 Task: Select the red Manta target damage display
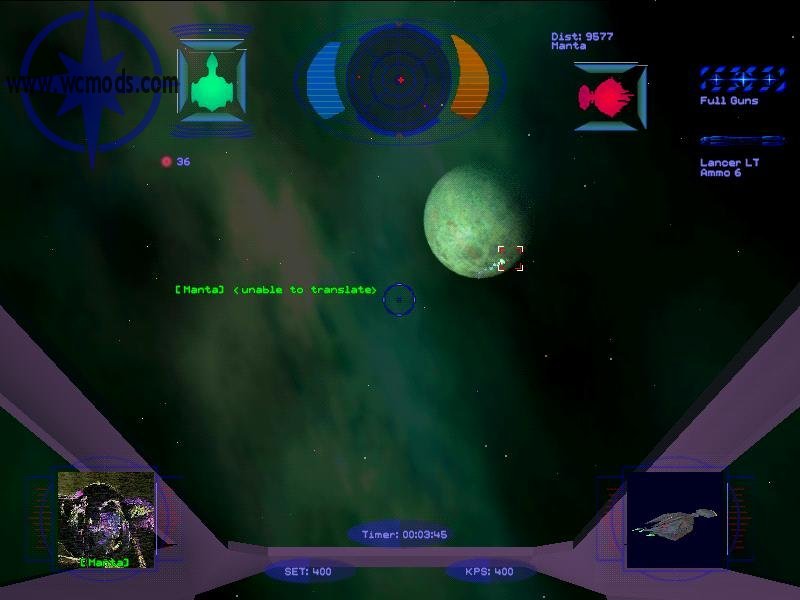[607, 96]
